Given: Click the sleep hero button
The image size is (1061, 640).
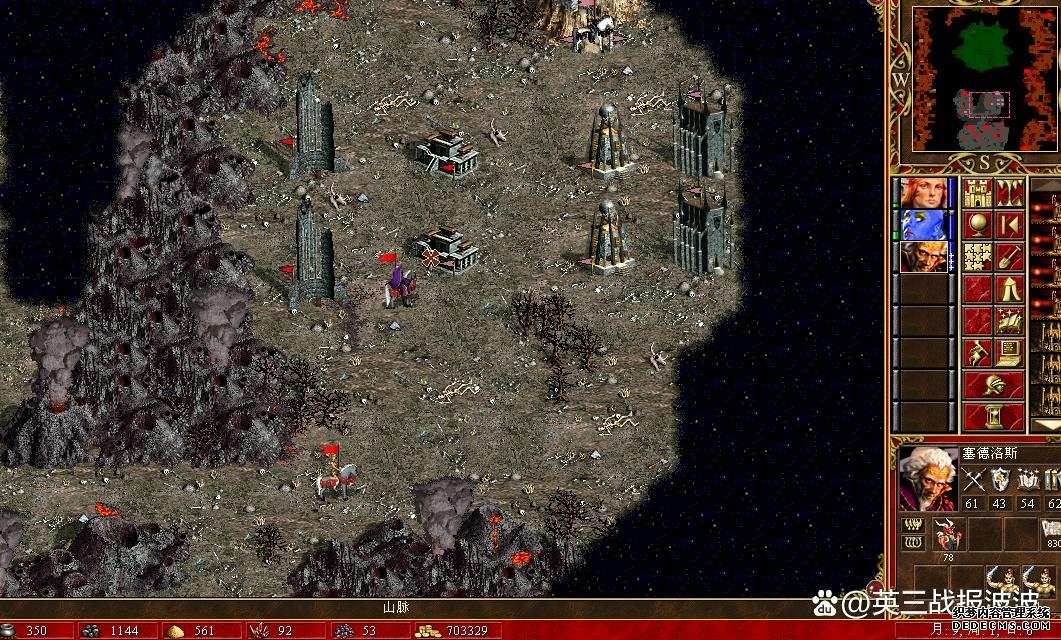Looking at the screenshot, I should pyautogui.click(x=1009, y=224).
